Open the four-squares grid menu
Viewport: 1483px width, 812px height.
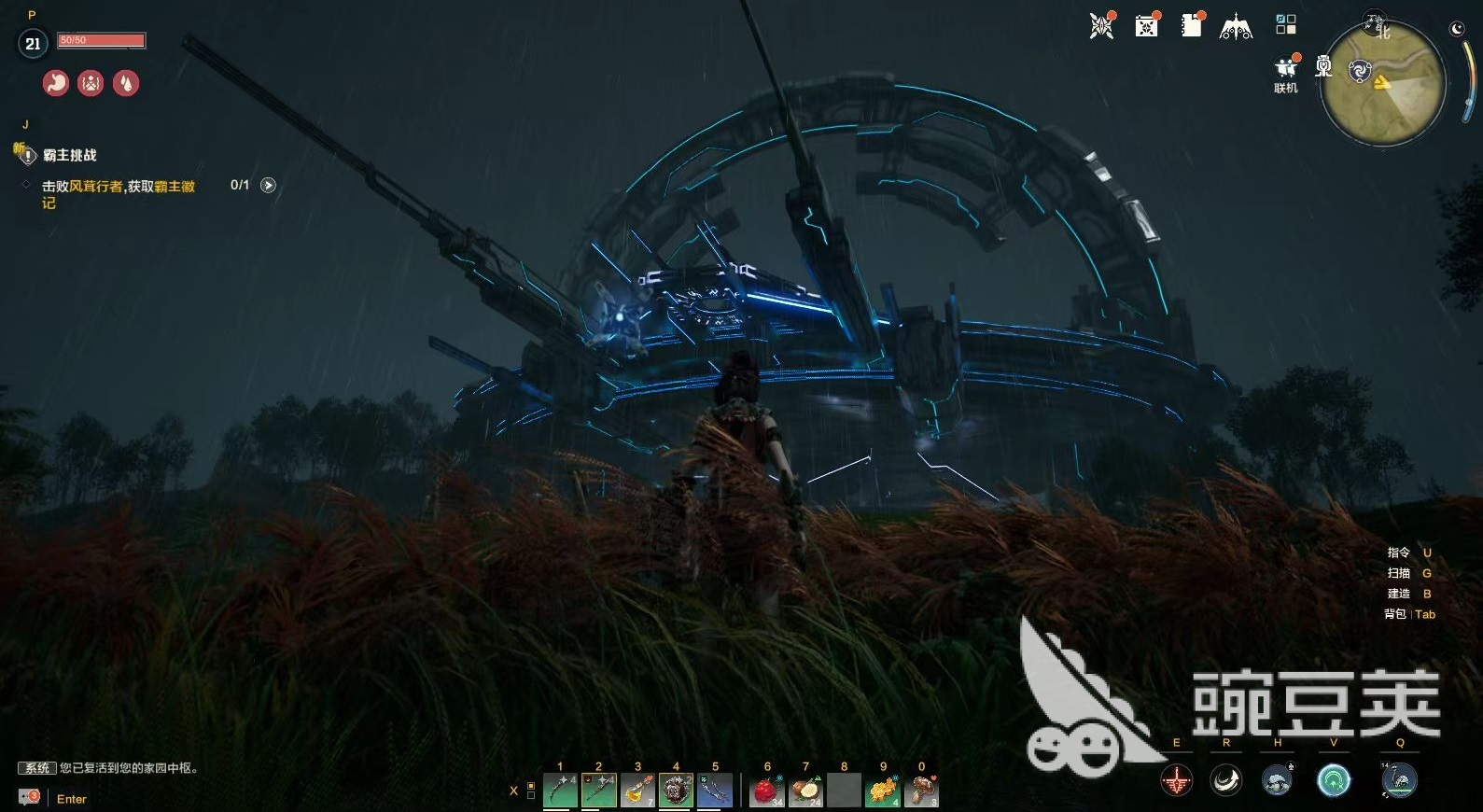click(1286, 24)
